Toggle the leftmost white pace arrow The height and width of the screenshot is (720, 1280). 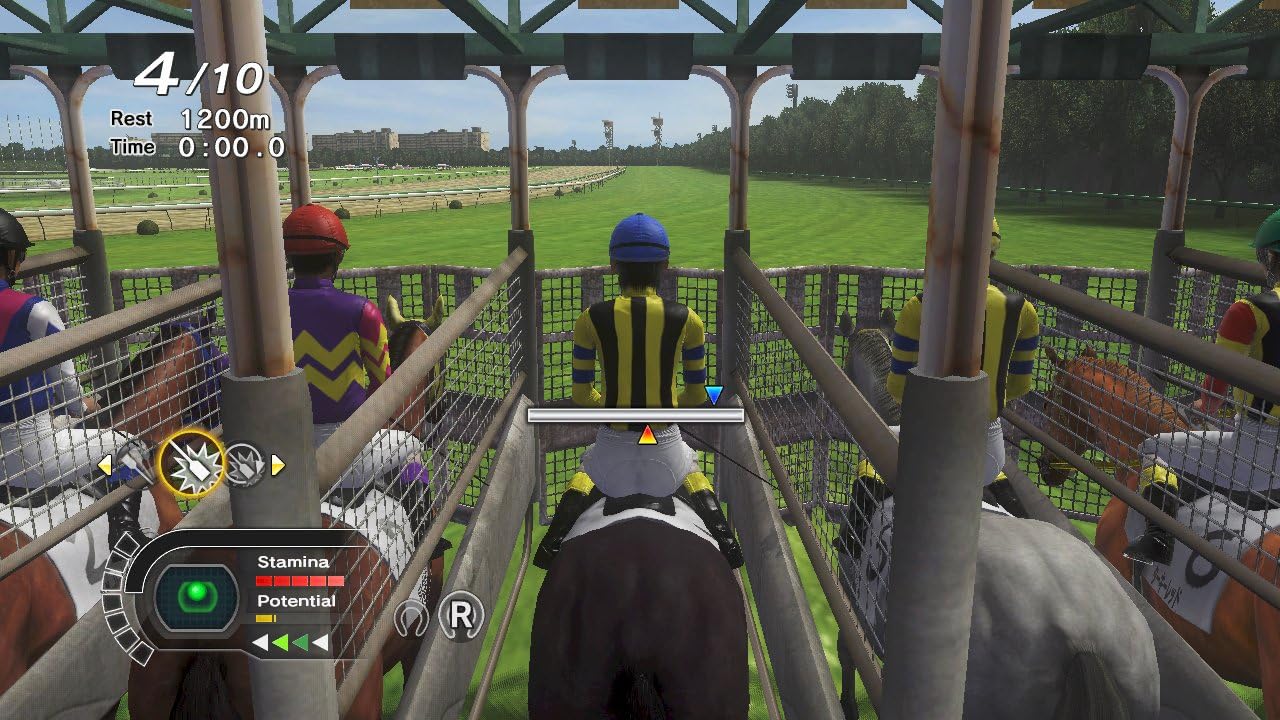[261, 641]
